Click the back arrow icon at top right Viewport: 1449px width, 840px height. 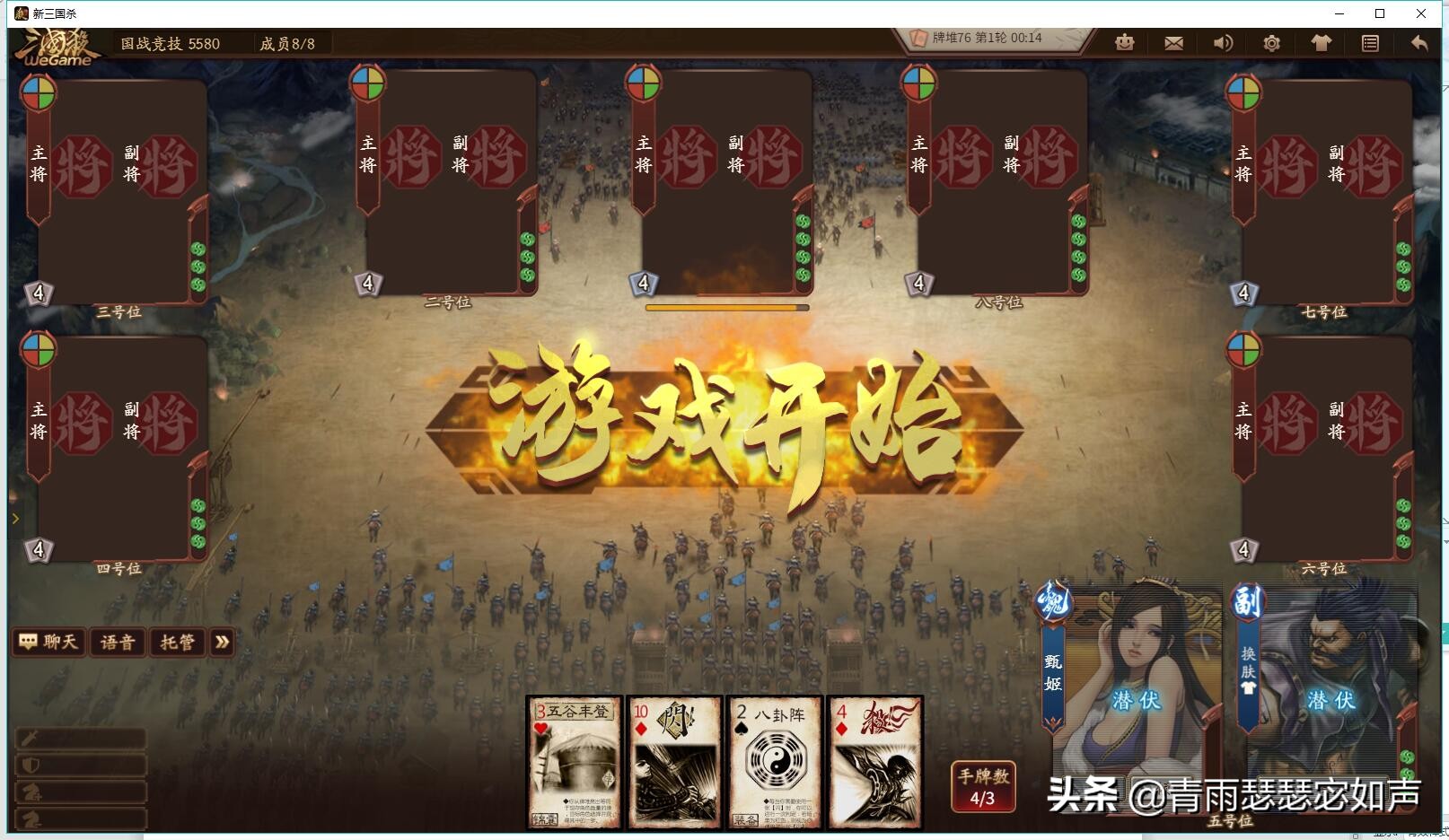tap(1419, 42)
